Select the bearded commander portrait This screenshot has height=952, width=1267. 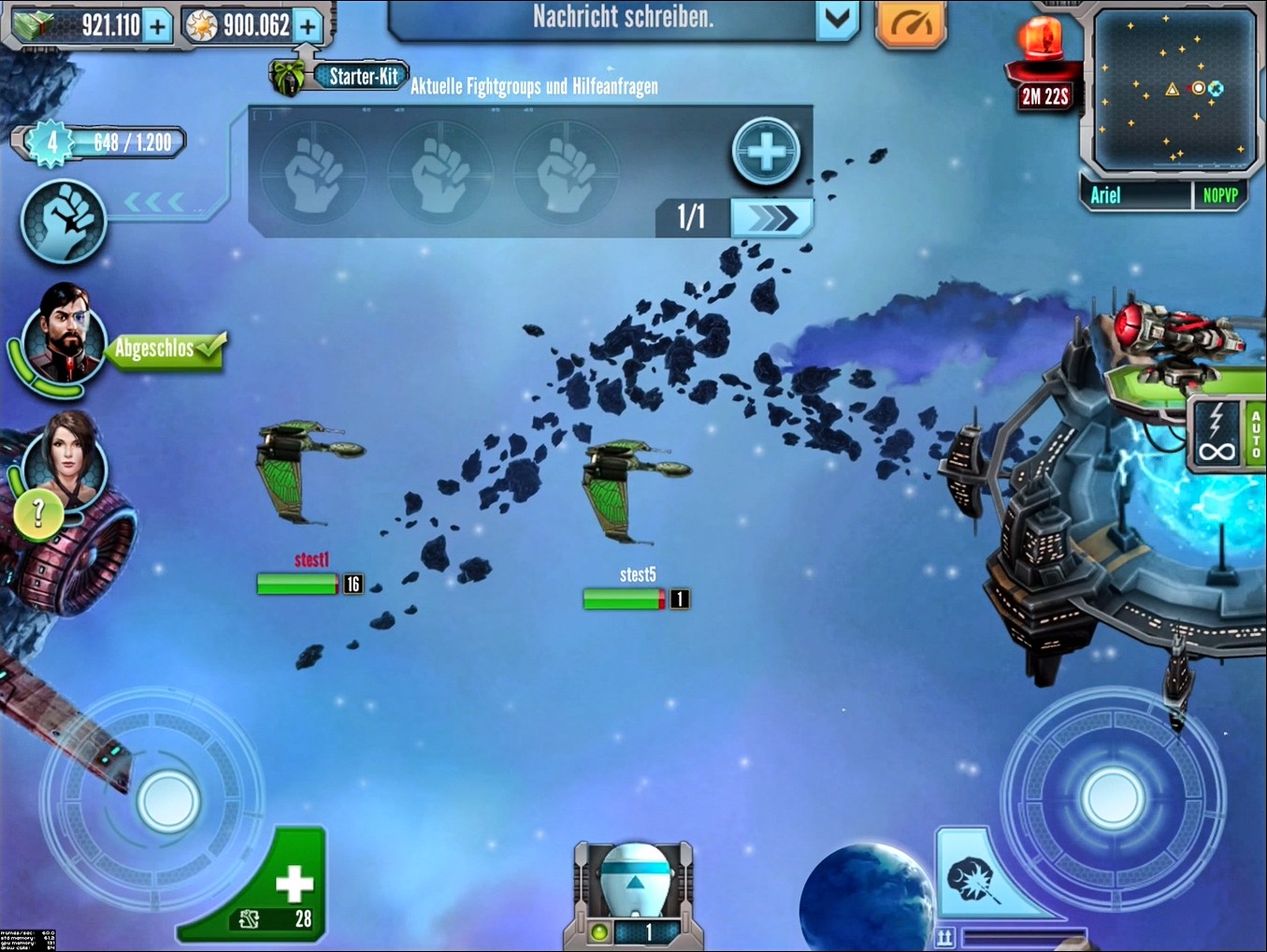pos(64,334)
